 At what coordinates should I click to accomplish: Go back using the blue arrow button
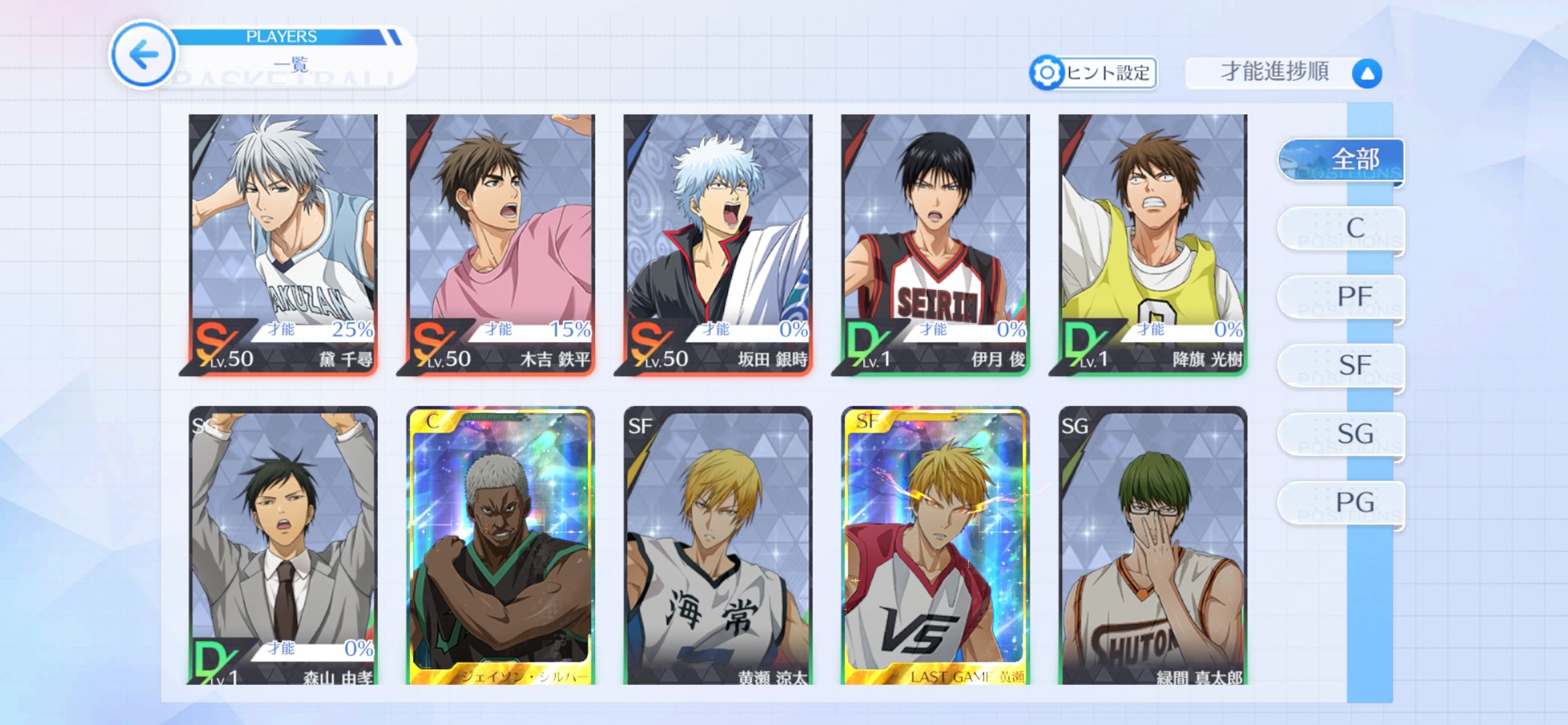click(x=144, y=55)
